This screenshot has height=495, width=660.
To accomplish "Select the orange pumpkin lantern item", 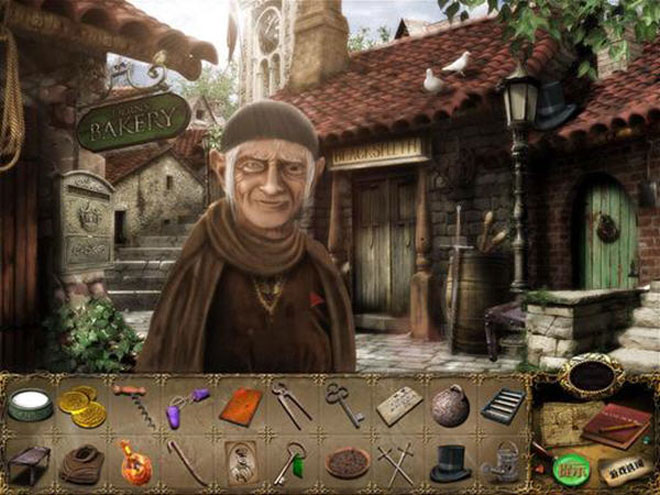I will [135, 462].
